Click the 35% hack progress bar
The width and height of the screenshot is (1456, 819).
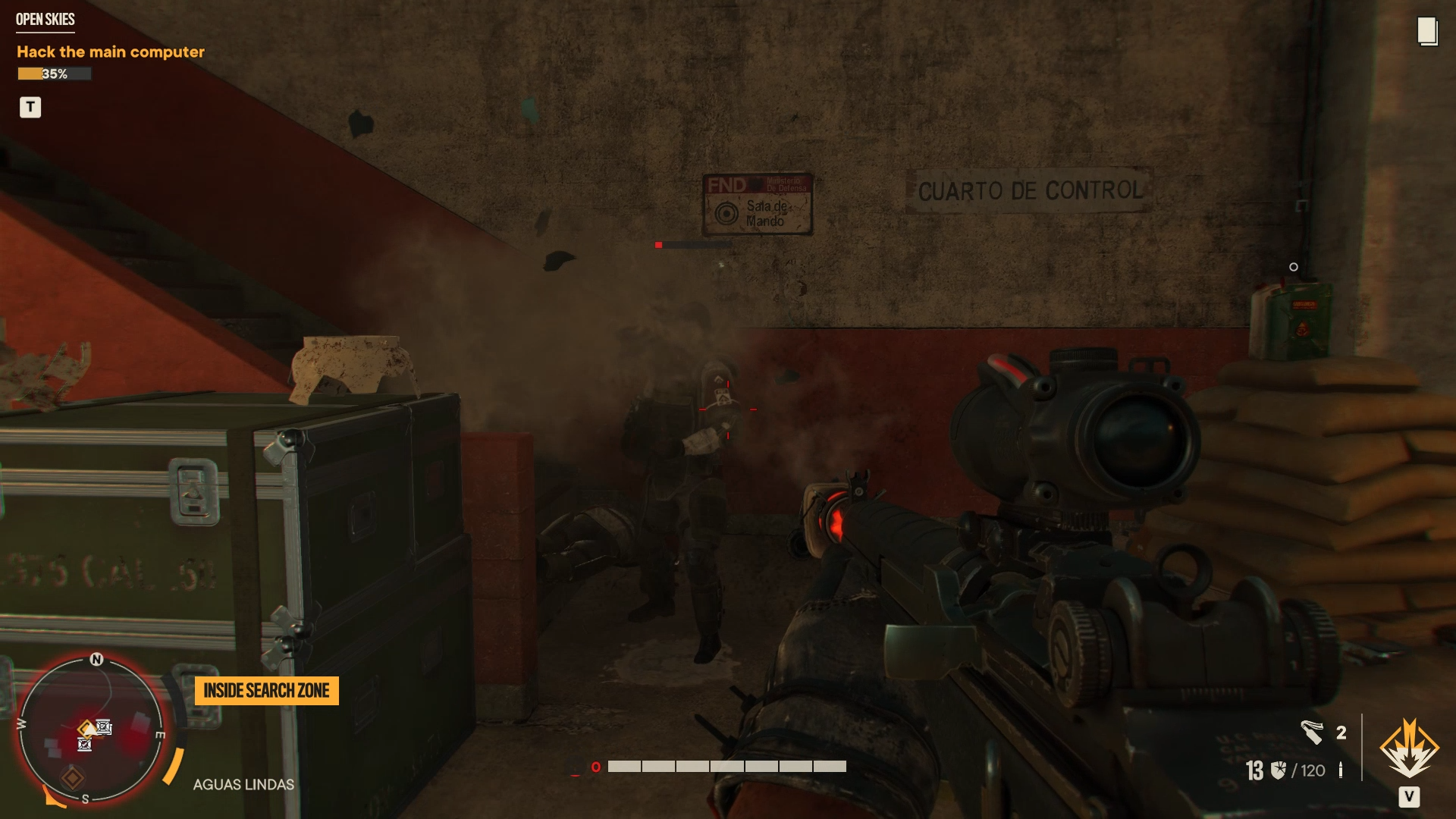53,74
